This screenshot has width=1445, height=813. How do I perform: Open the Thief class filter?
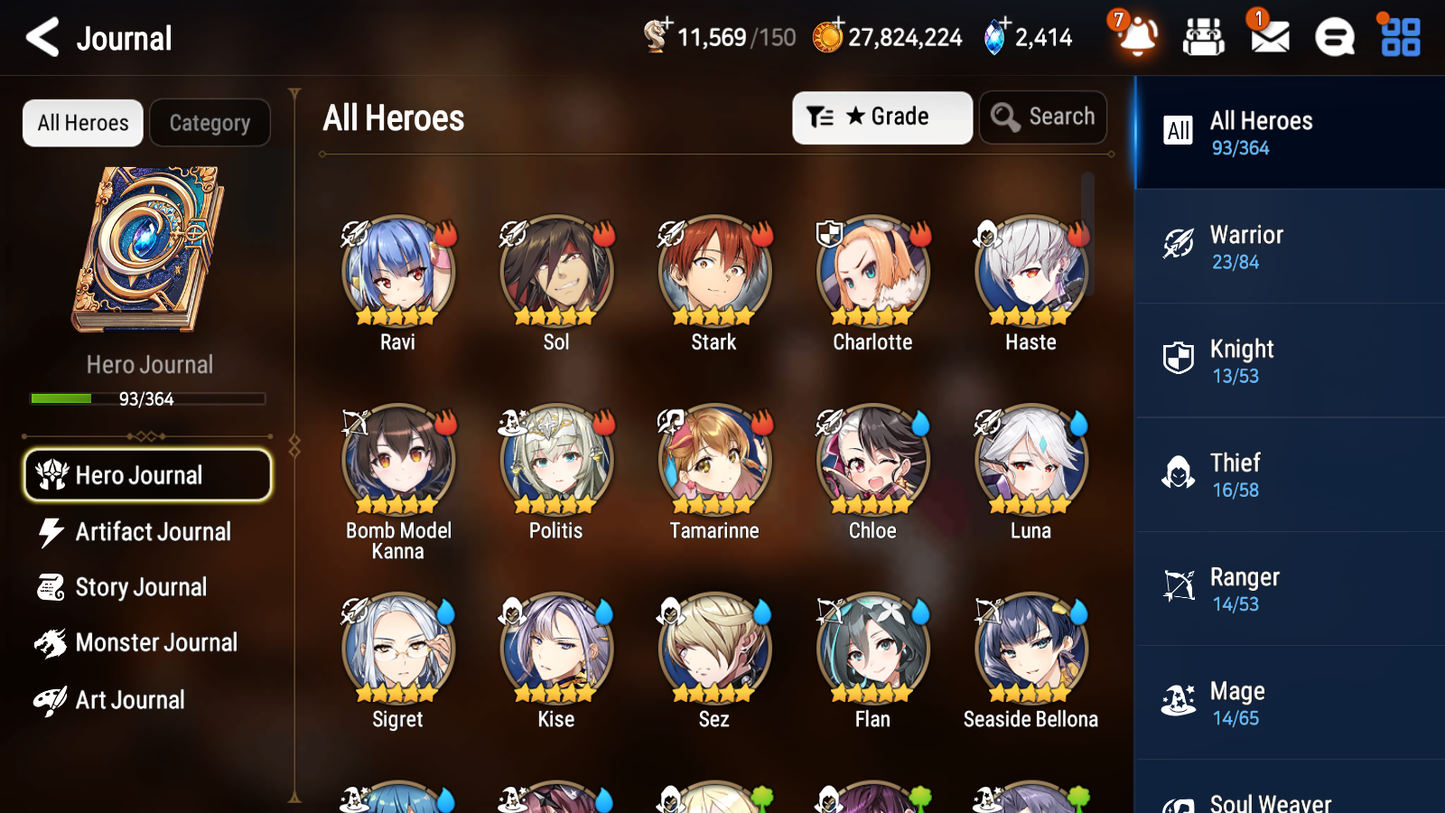pos(1289,474)
